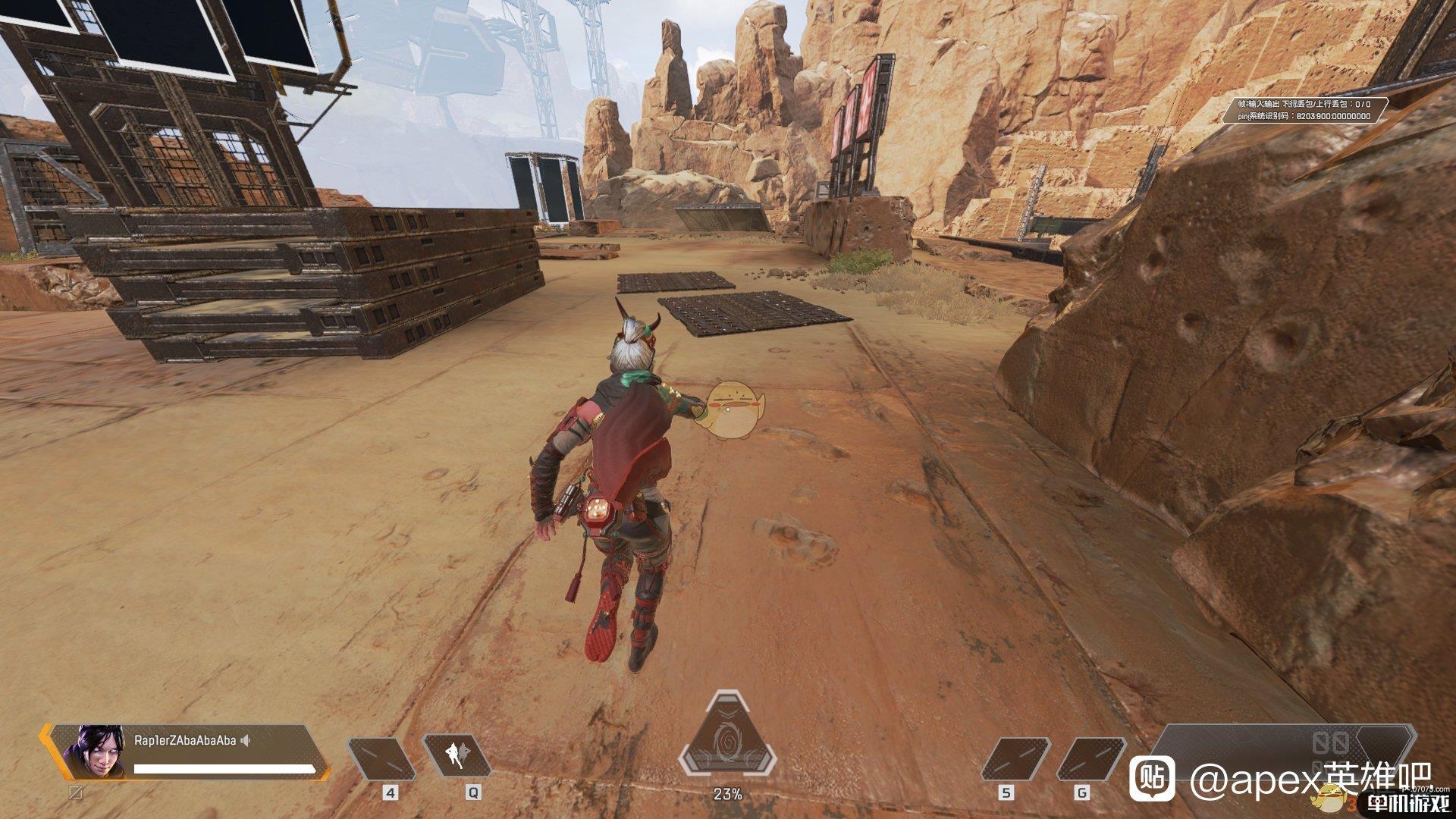The image size is (1456, 819).
Task: Open the Tieba logo watermark
Action: pyautogui.click(x=1152, y=777)
